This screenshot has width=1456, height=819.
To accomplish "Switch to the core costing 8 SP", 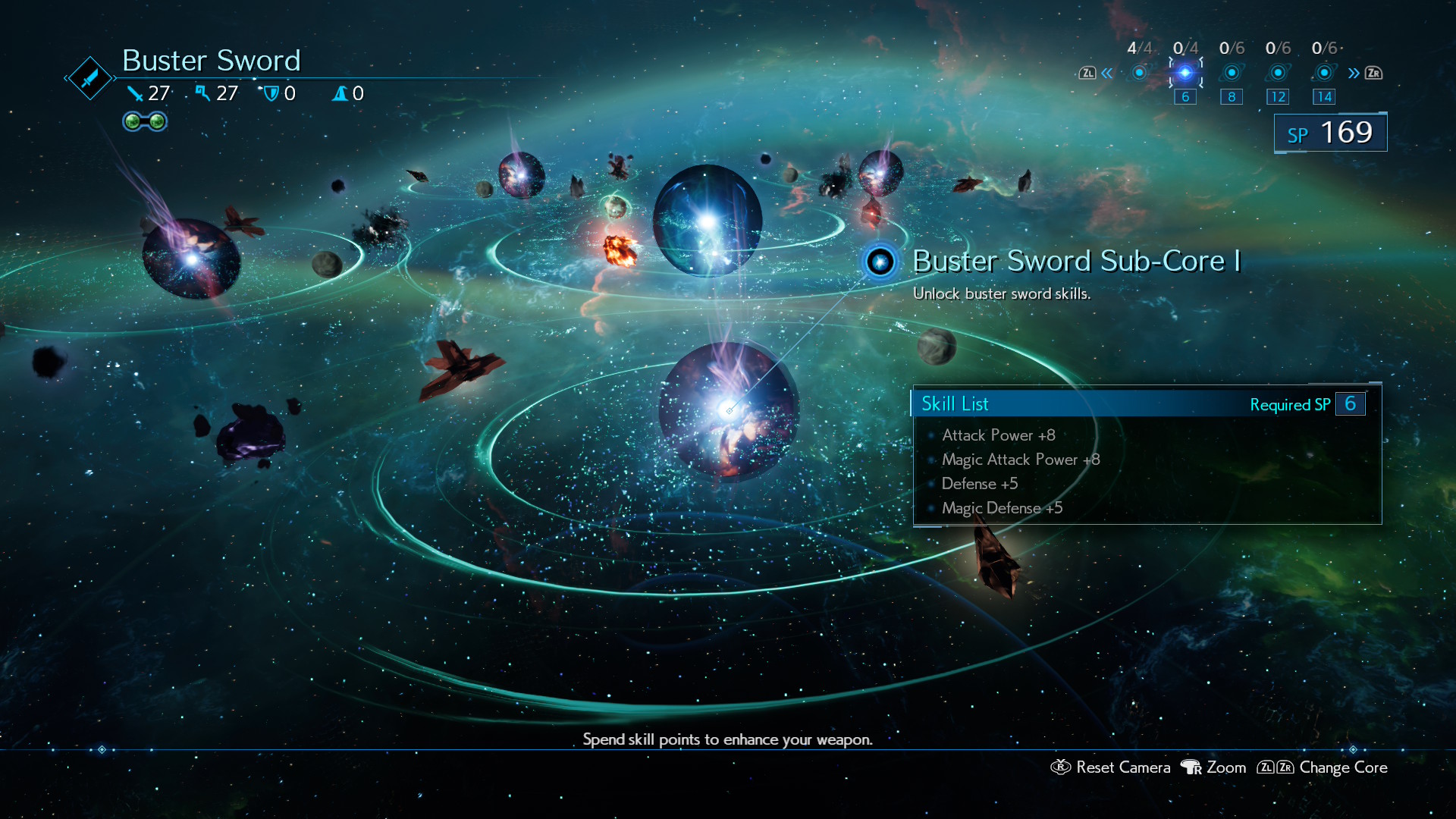I will tap(1232, 73).
